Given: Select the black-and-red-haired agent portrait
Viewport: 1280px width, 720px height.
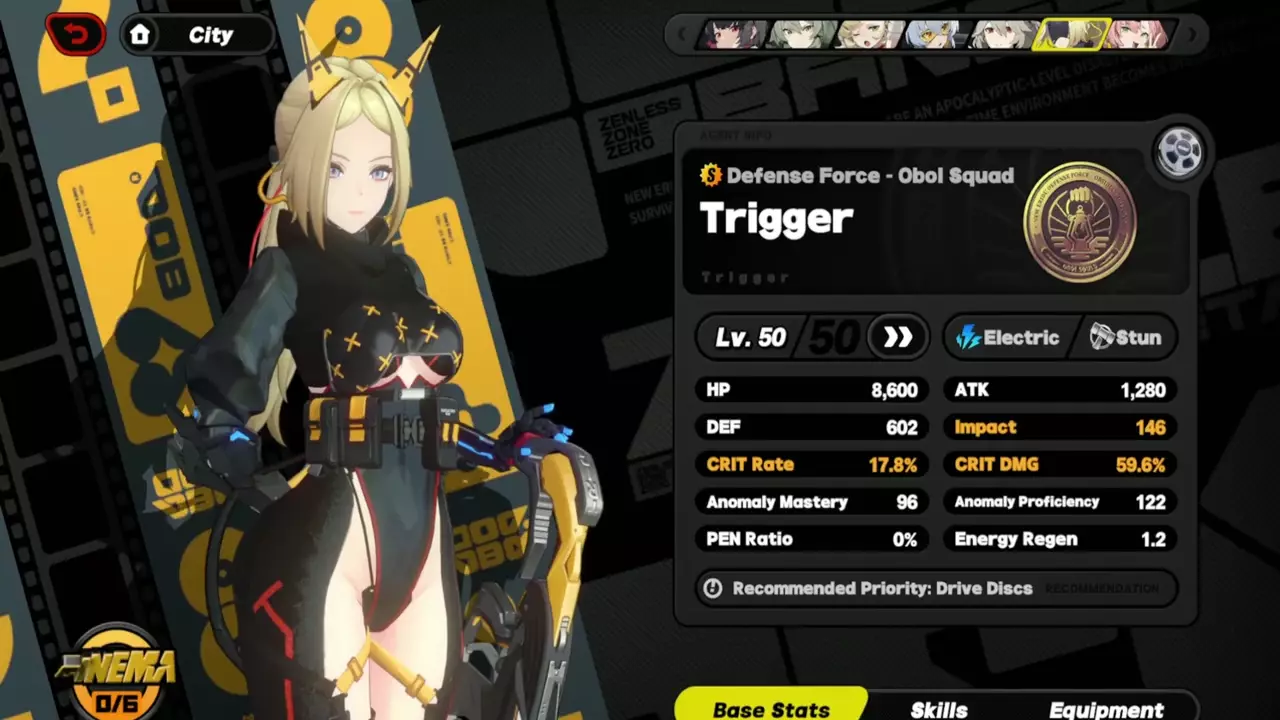Looking at the screenshot, I should [x=737, y=35].
